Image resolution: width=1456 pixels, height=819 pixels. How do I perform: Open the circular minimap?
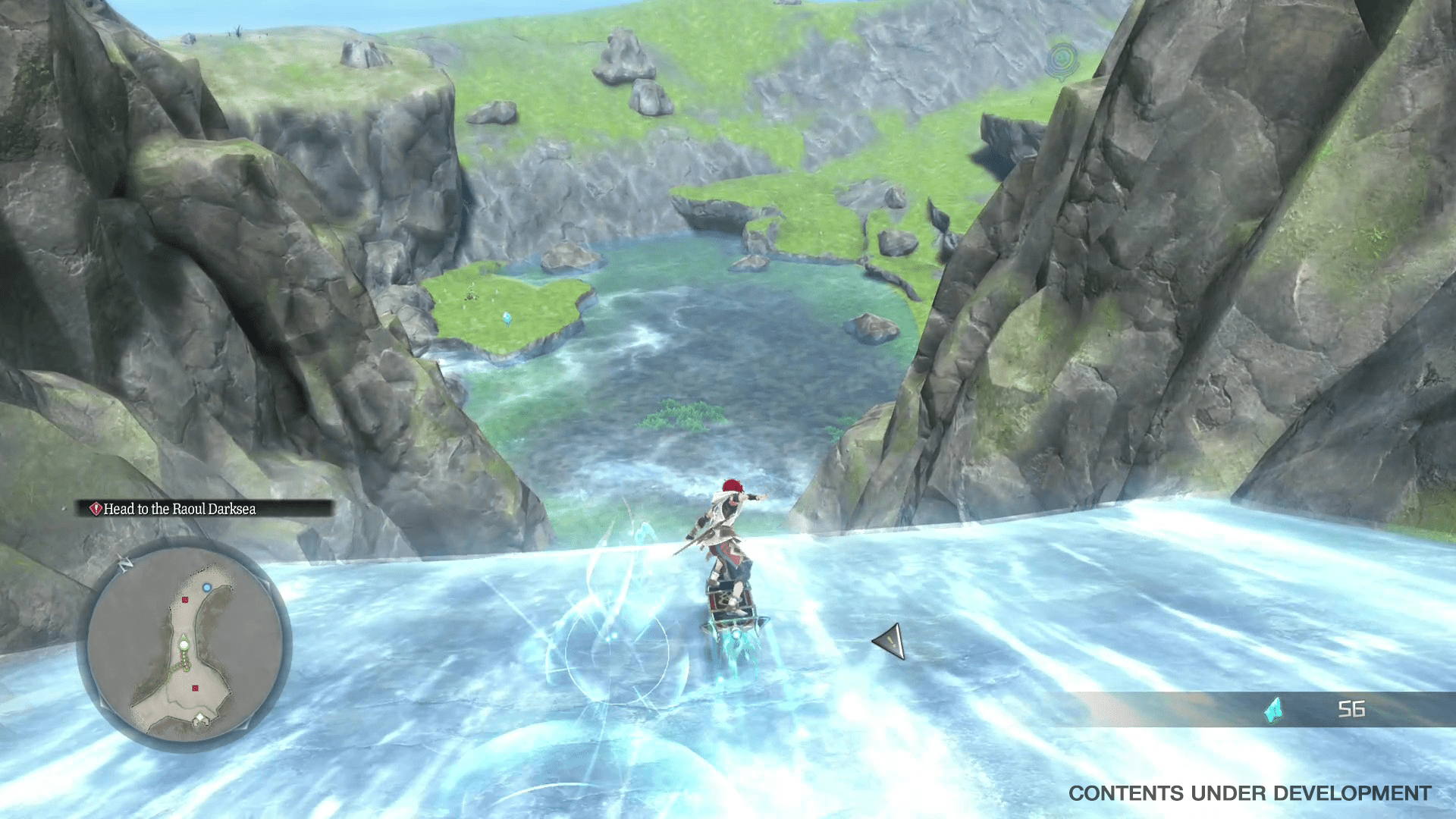click(x=184, y=645)
